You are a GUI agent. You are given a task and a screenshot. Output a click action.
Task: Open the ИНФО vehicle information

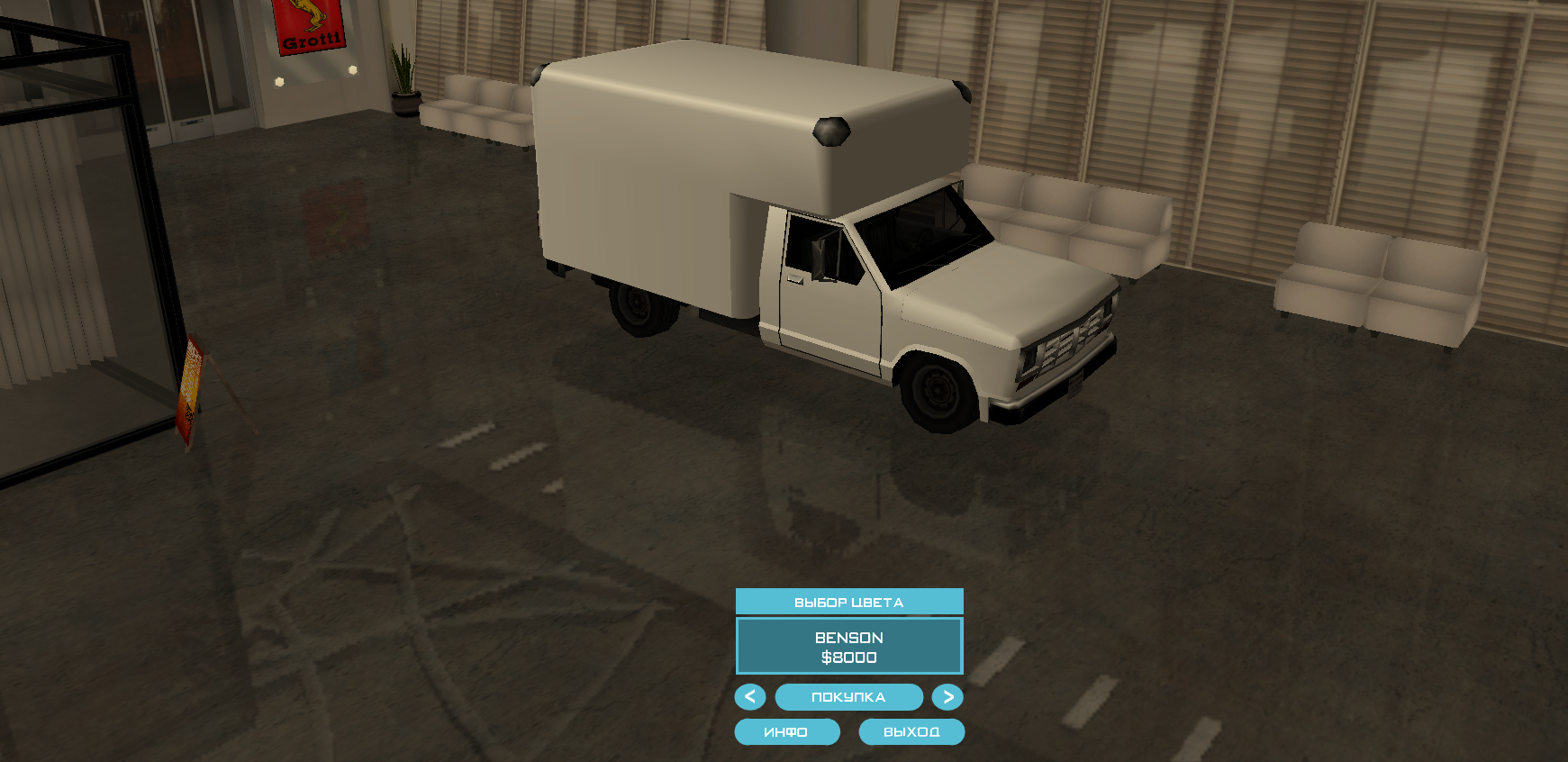(786, 732)
